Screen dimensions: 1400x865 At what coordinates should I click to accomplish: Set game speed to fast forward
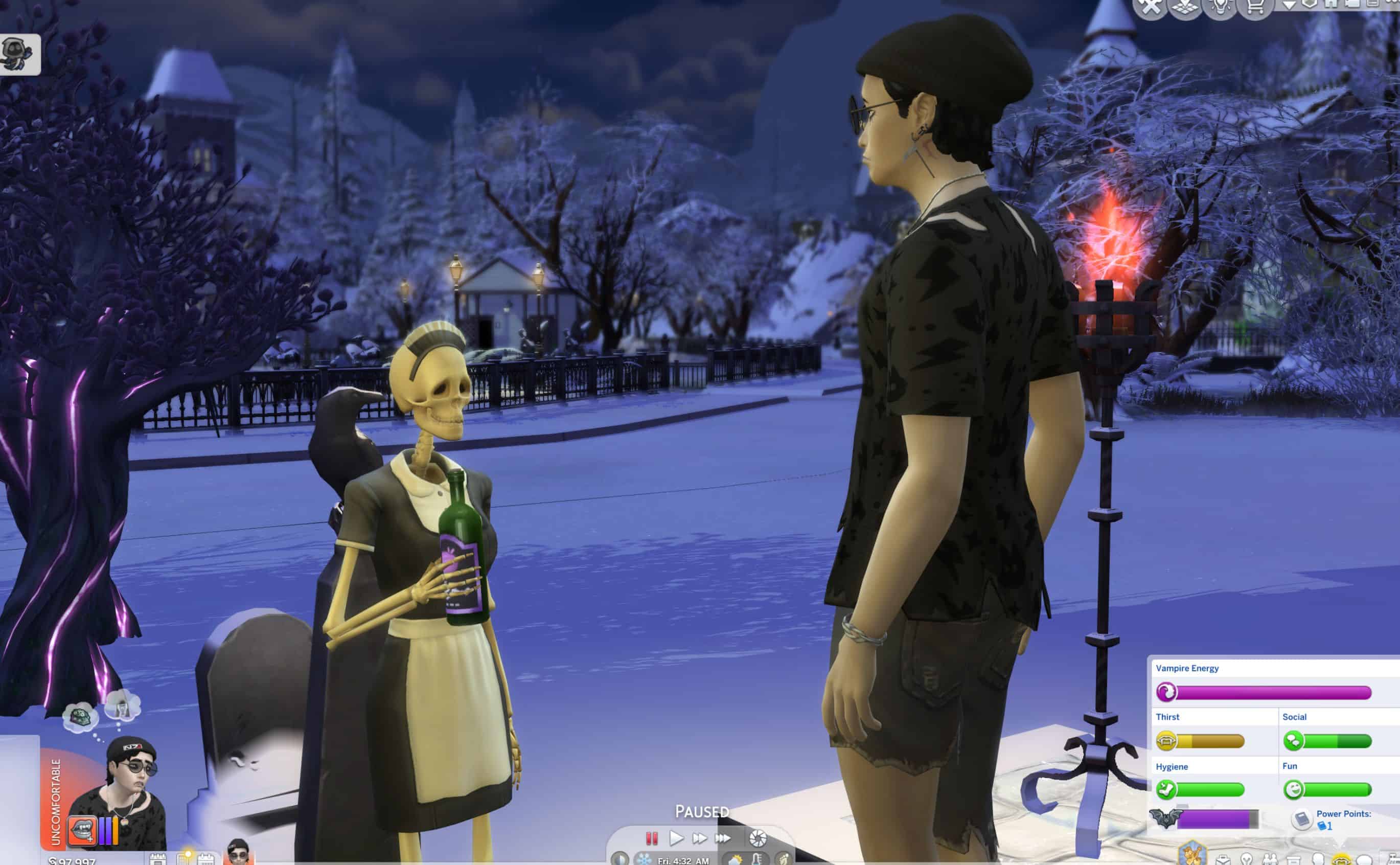pos(699,838)
